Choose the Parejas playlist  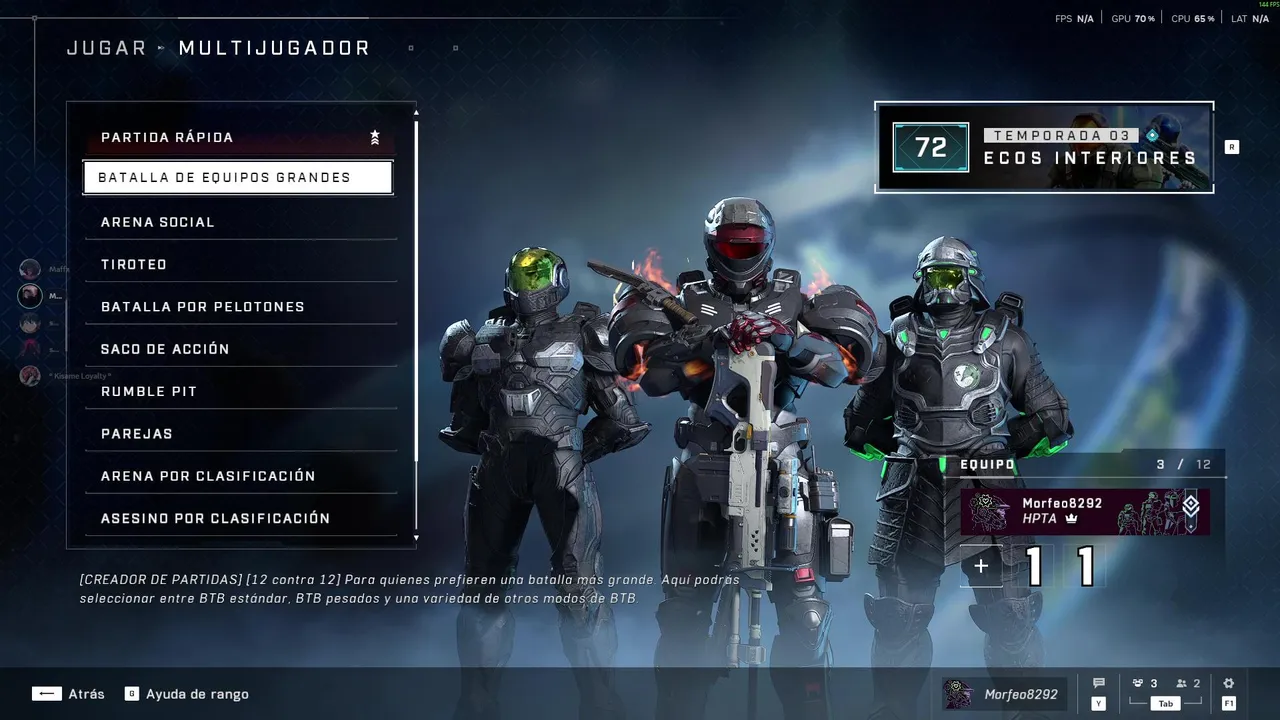pos(238,434)
